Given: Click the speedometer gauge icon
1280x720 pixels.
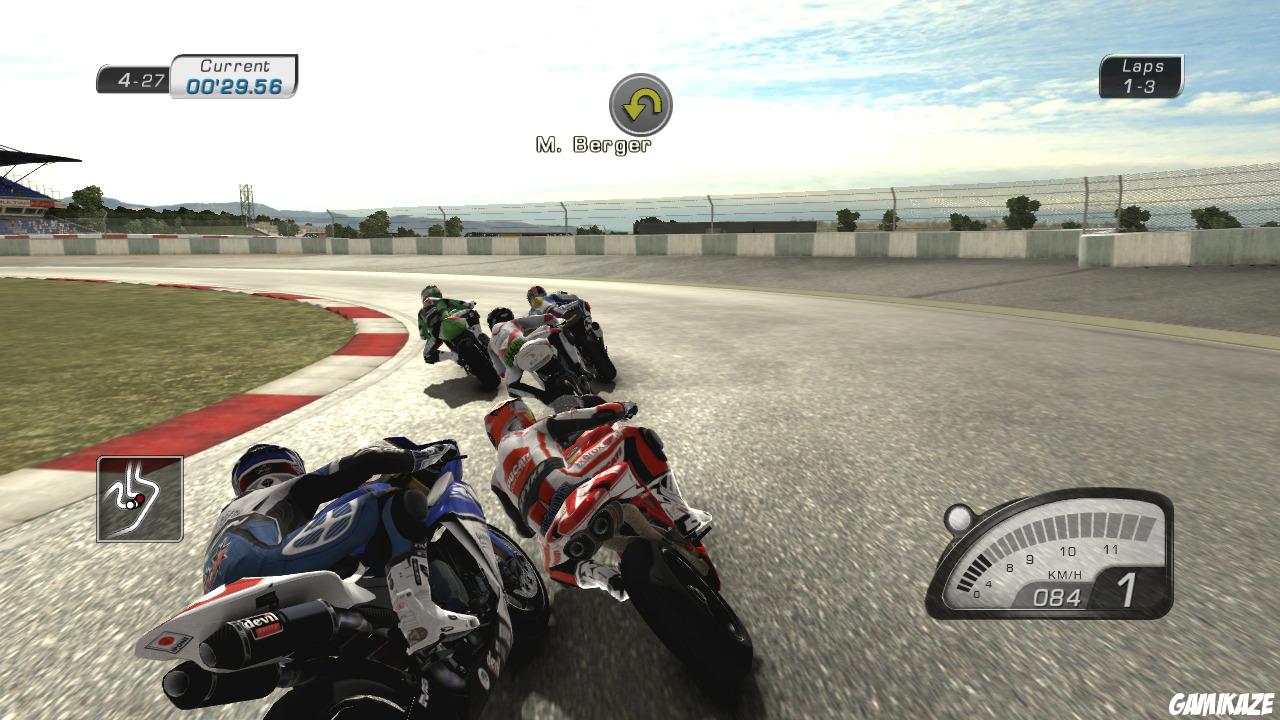Looking at the screenshot, I should tap(1050, 560).
